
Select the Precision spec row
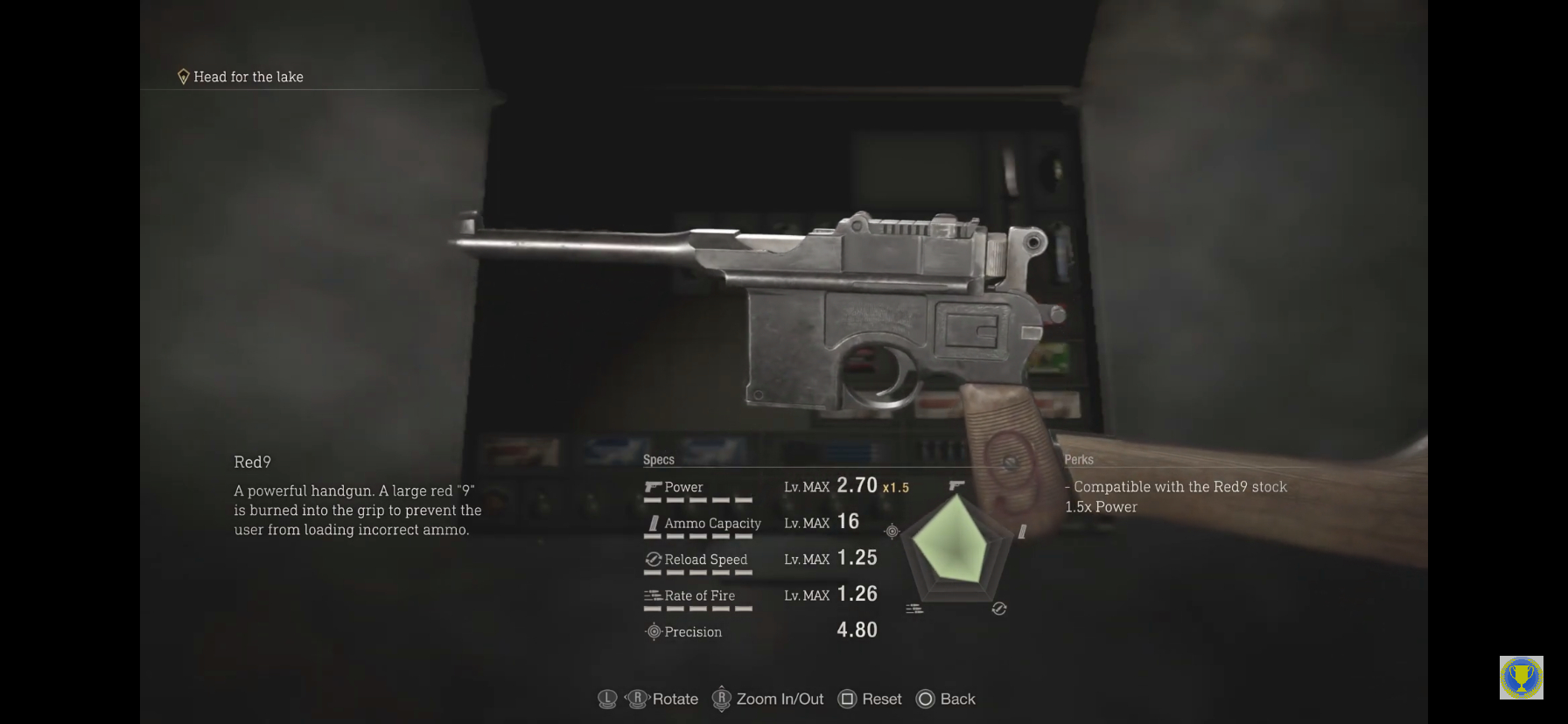(759, 631)
